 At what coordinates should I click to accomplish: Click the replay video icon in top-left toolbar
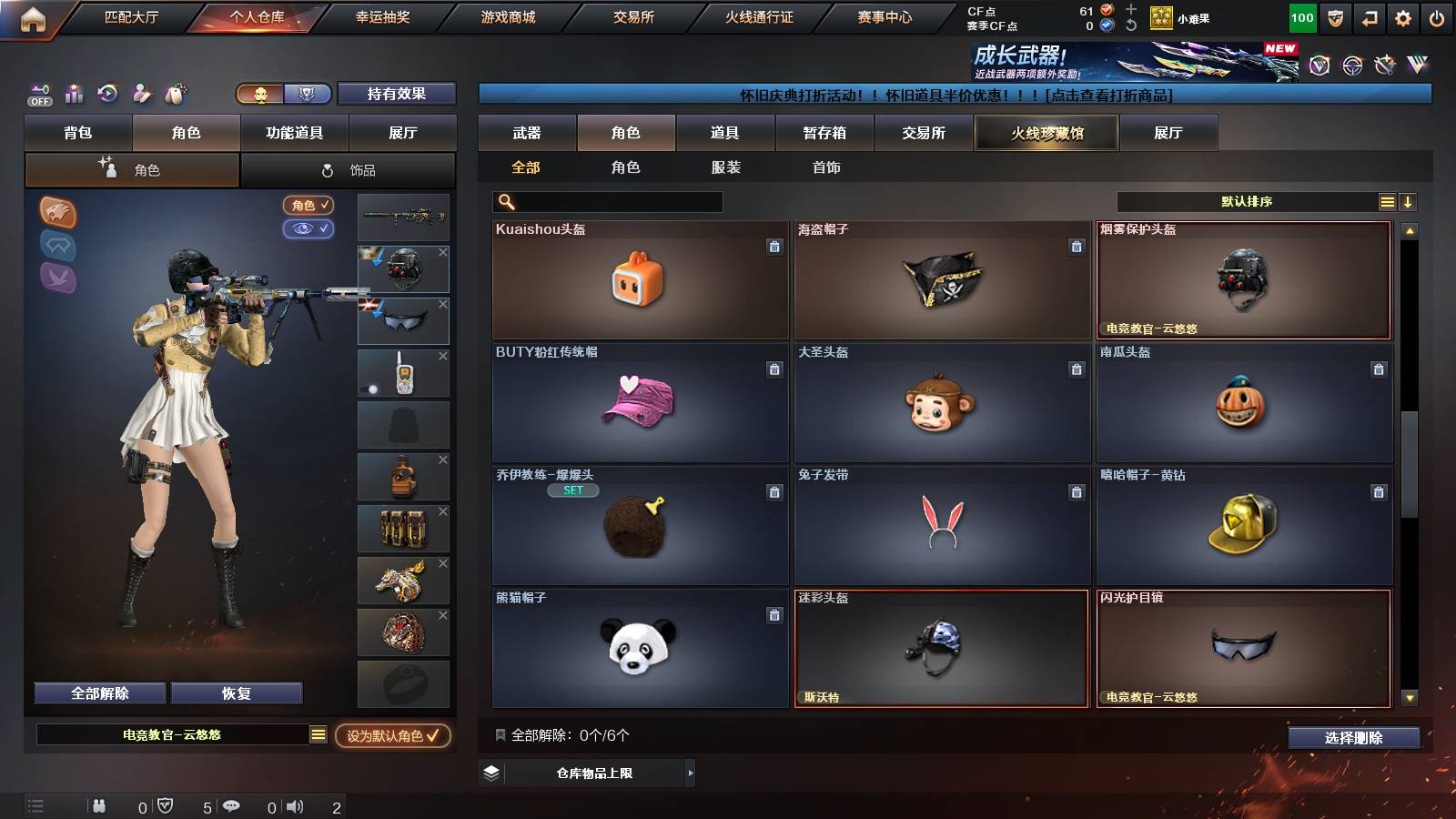point(107,94)
